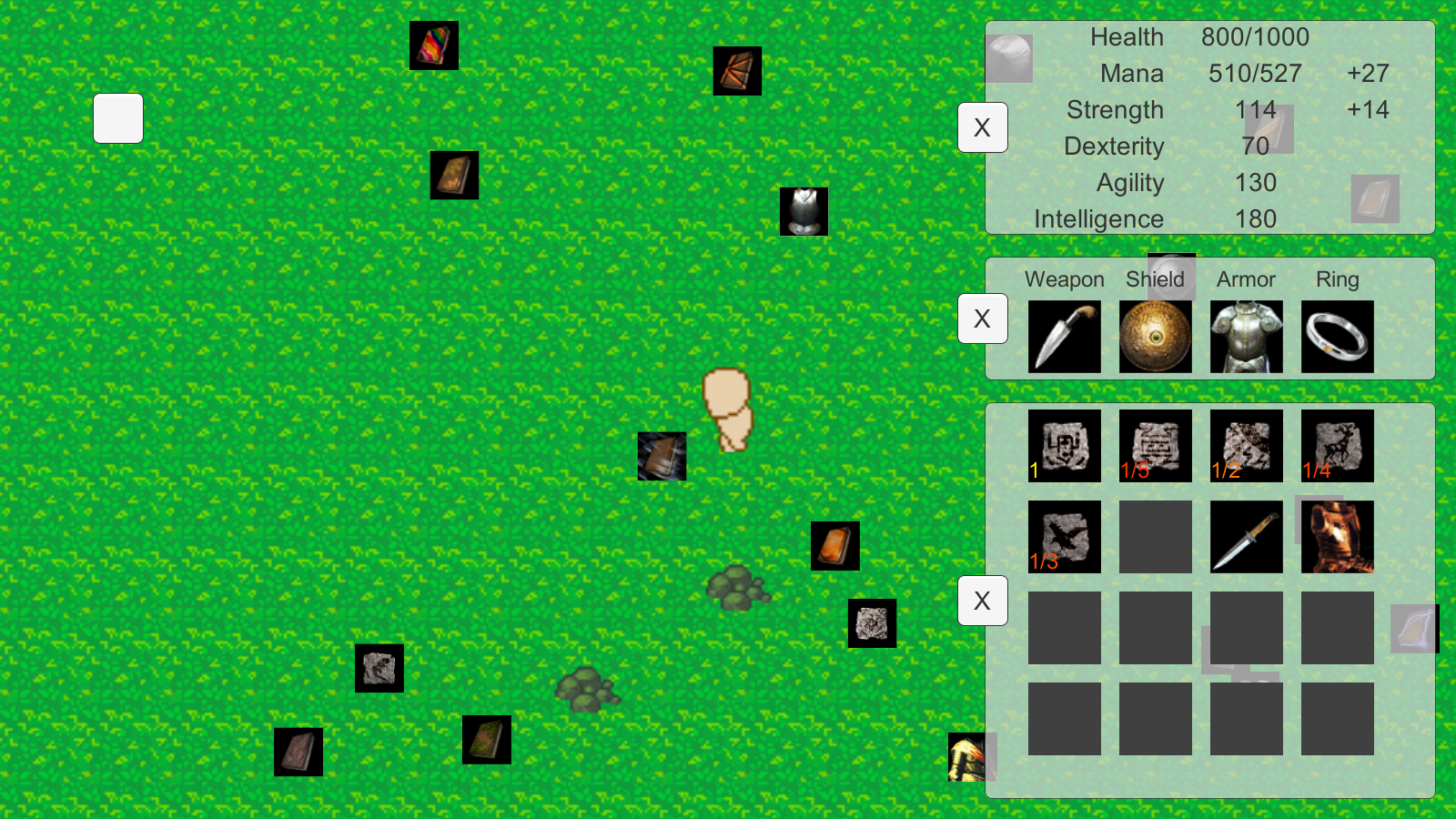This screenshot has width=1456, height=819.
Task: Click the rainbow gem item on the map
Action: [x=434, y=45]
